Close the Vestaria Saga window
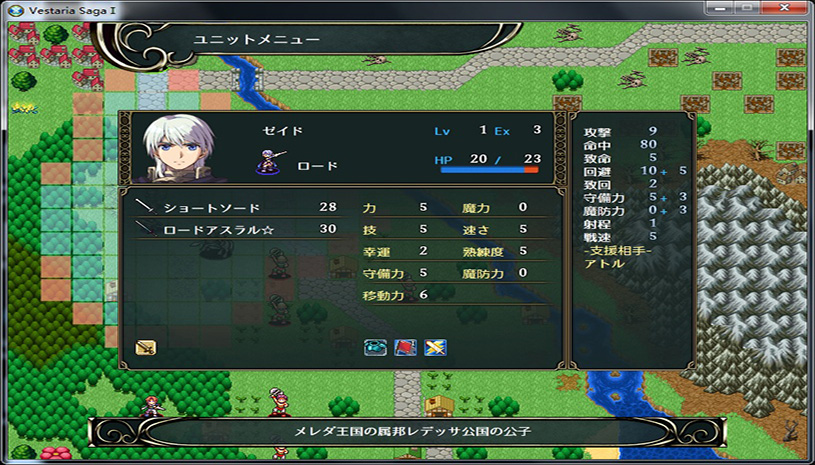 (x=795, y=8)
